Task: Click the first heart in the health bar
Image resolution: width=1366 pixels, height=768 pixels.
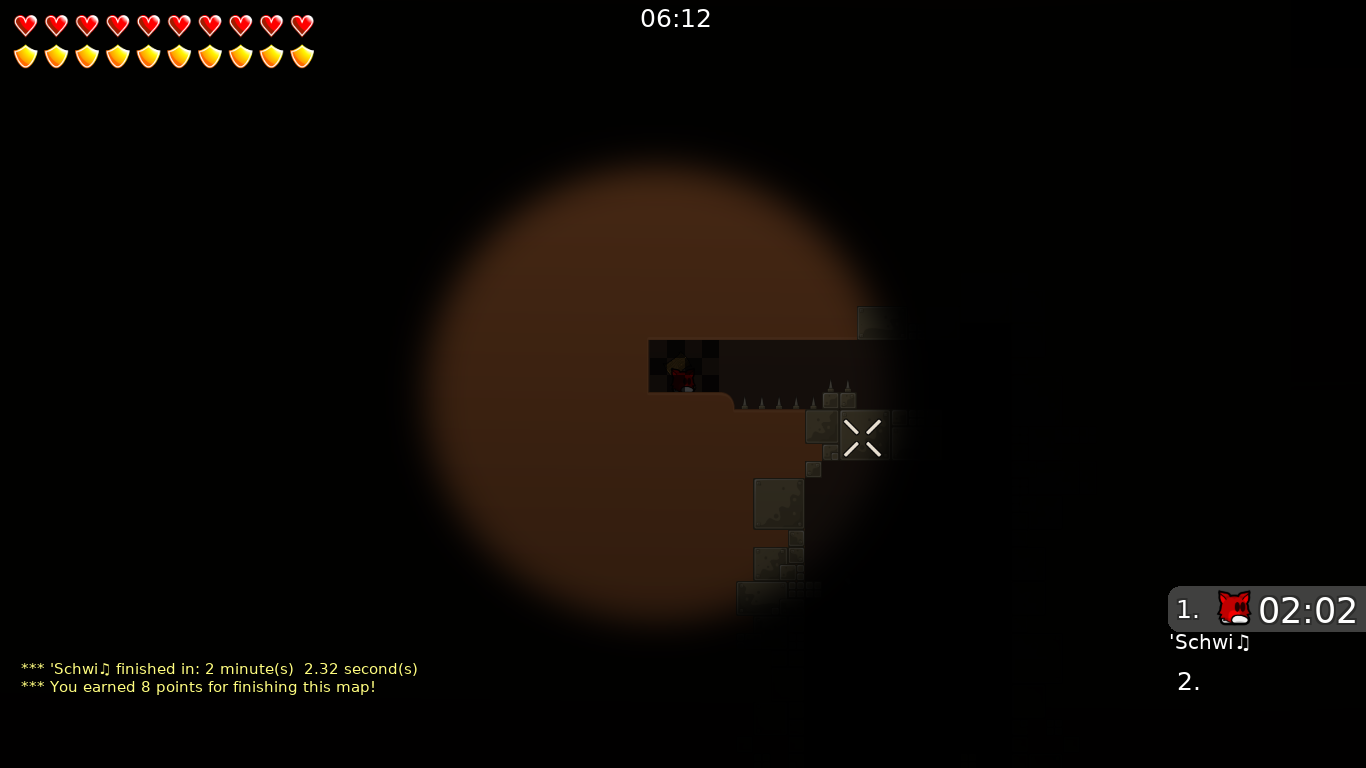Action: point(24,26)
